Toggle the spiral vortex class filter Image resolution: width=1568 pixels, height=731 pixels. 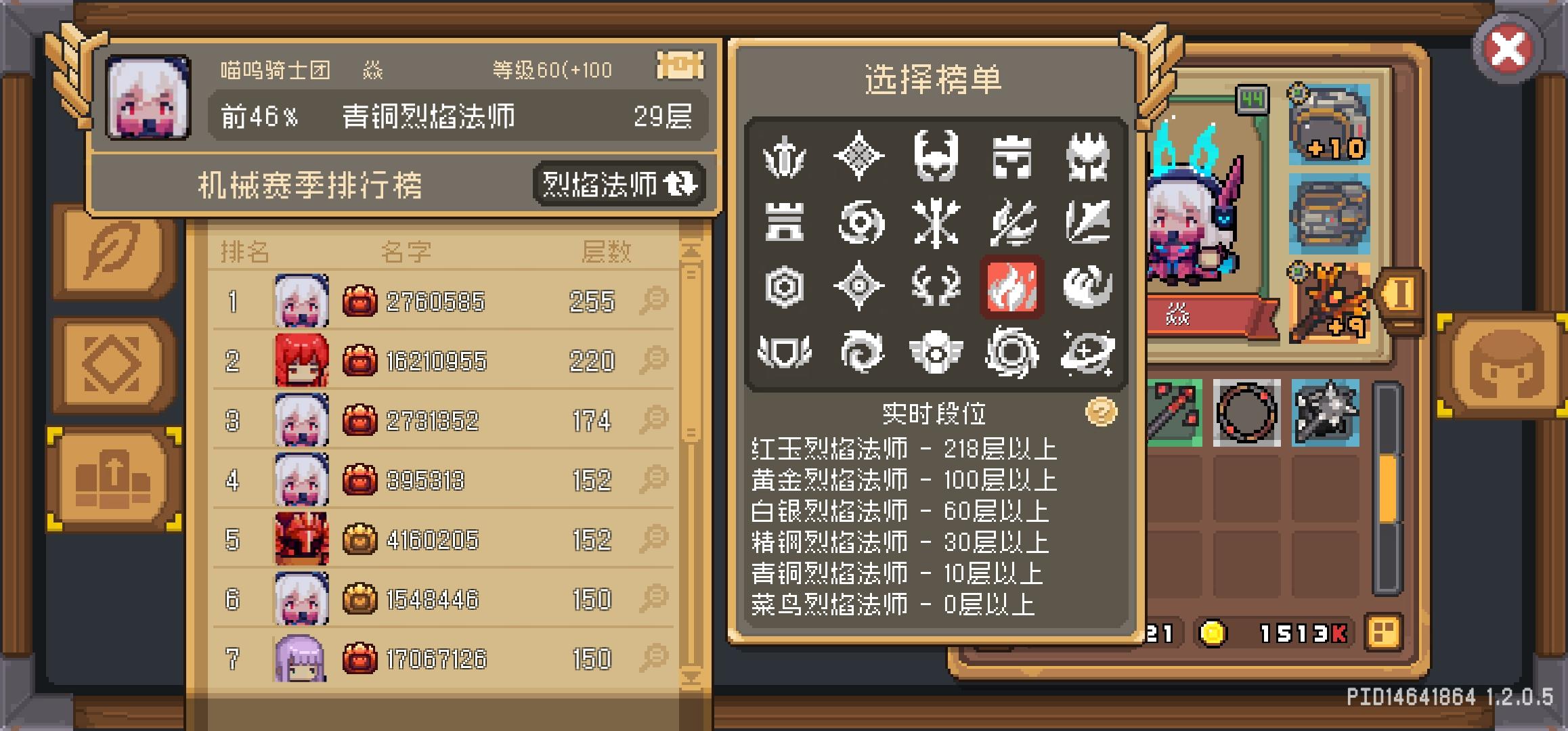(860, 352)
